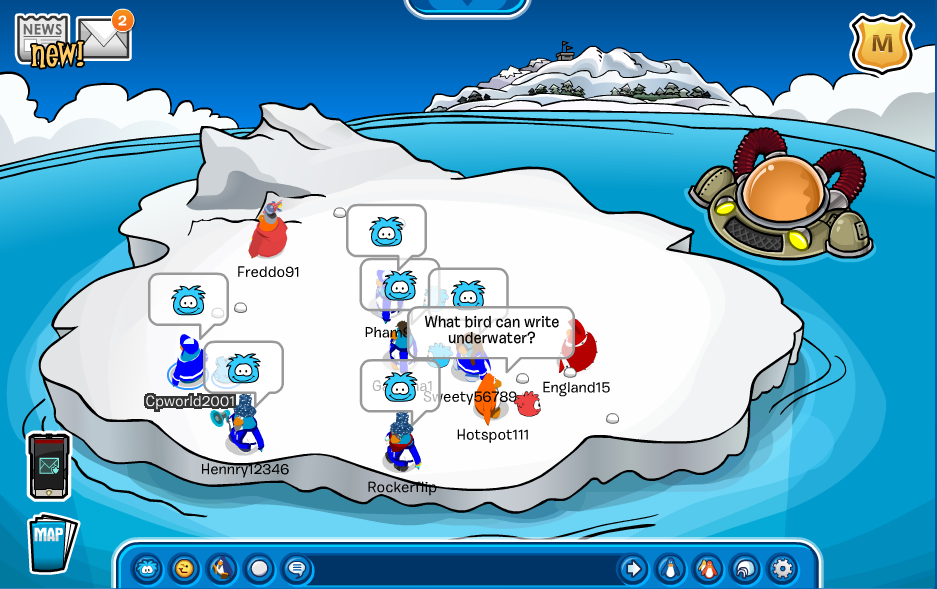Open the penguin actions menu
Viewport: 937px width, 589px height.
[x=221, y=569]
